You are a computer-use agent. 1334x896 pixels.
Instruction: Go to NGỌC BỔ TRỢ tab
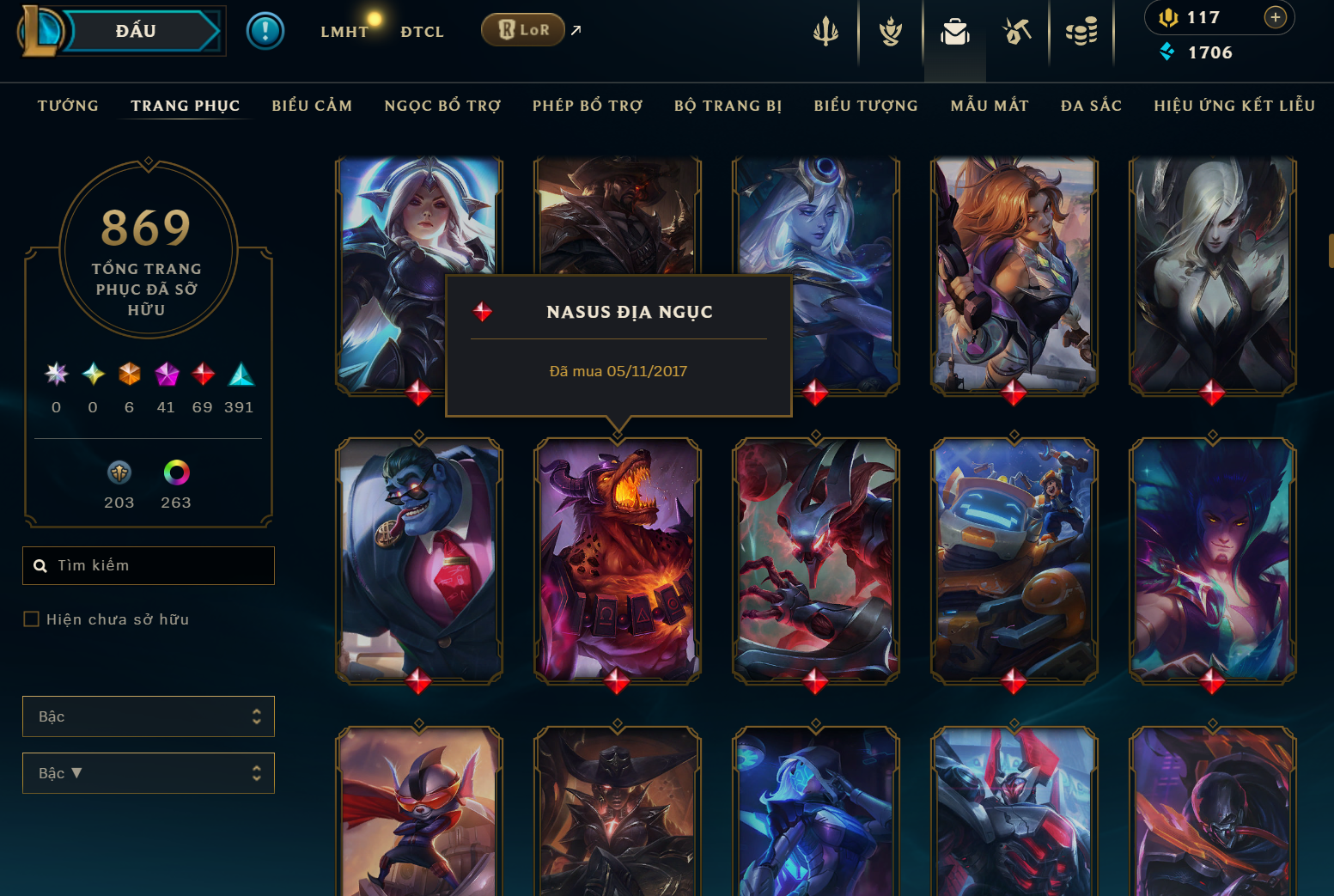tap(442, 106)
